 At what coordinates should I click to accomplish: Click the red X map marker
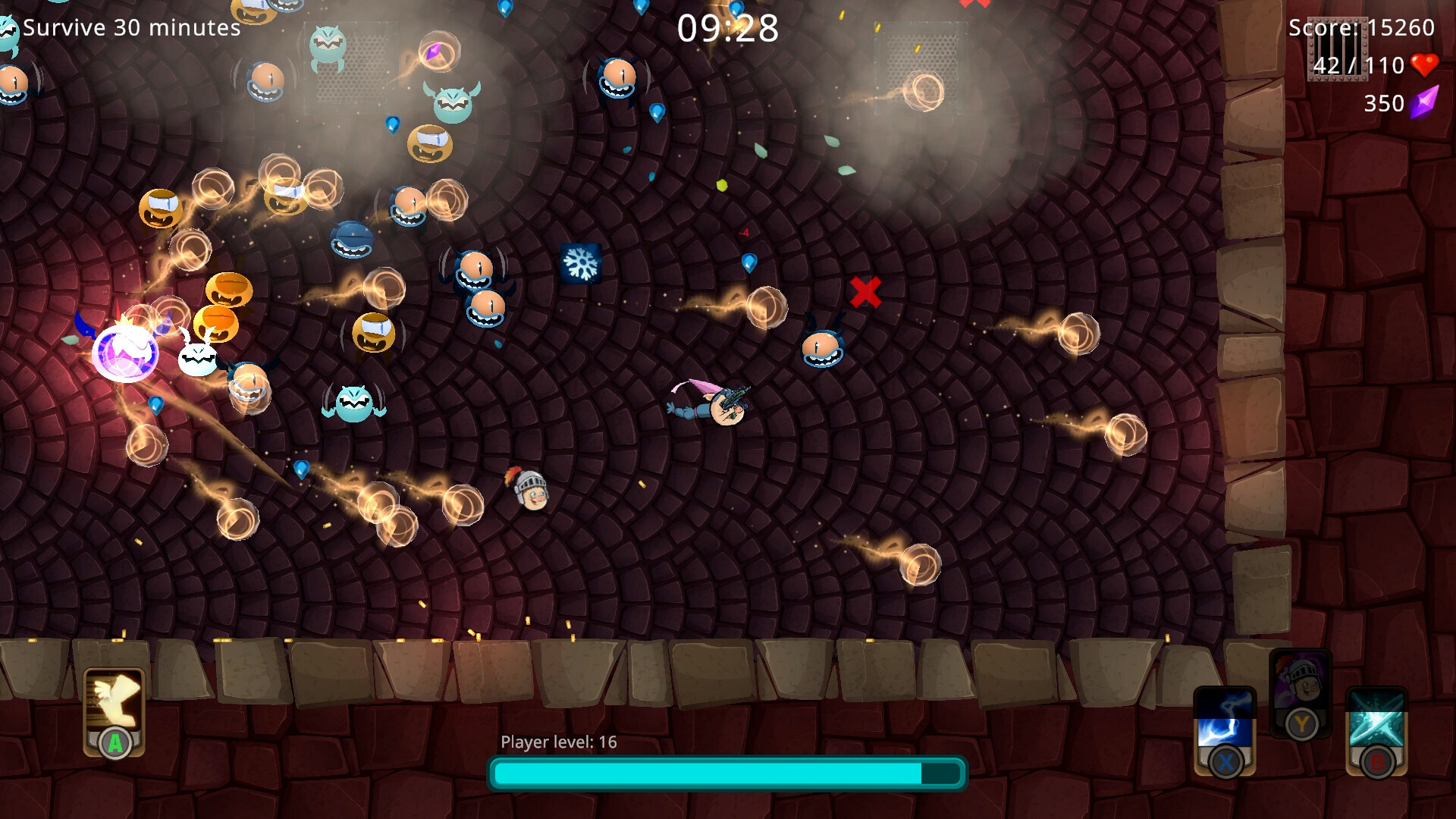coord(864,290)
